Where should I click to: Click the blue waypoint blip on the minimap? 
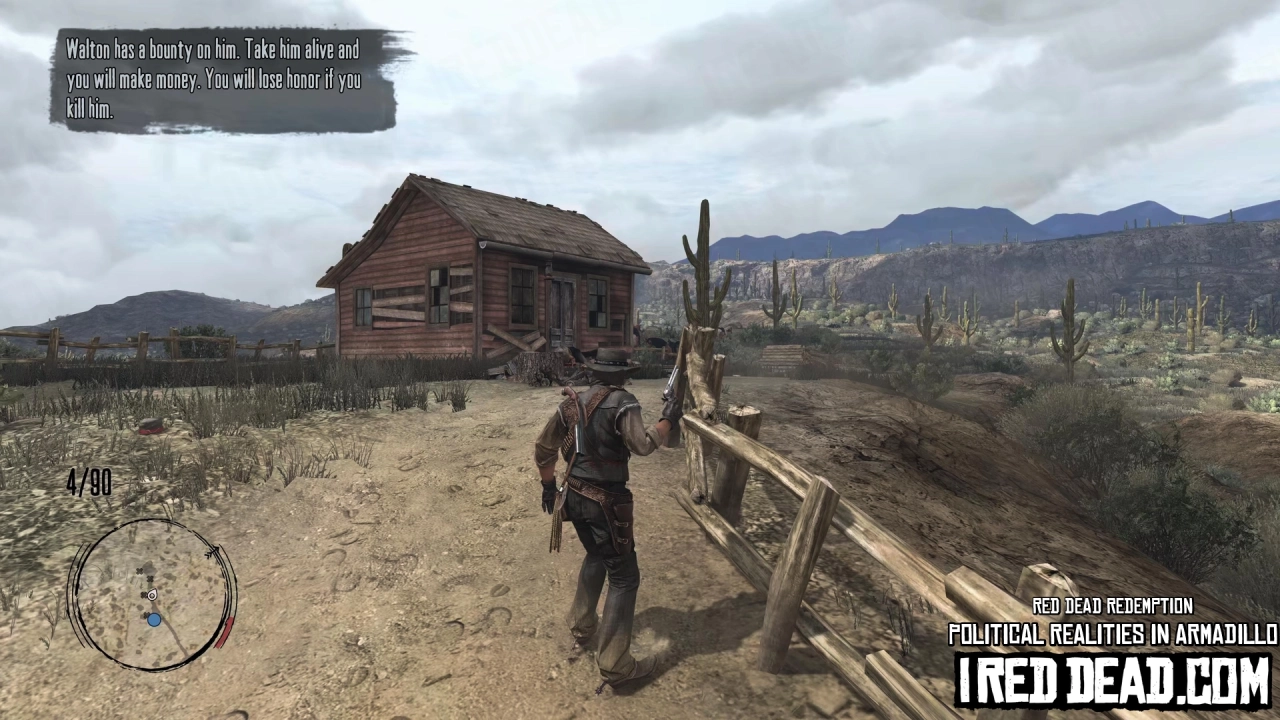(153, 620)
